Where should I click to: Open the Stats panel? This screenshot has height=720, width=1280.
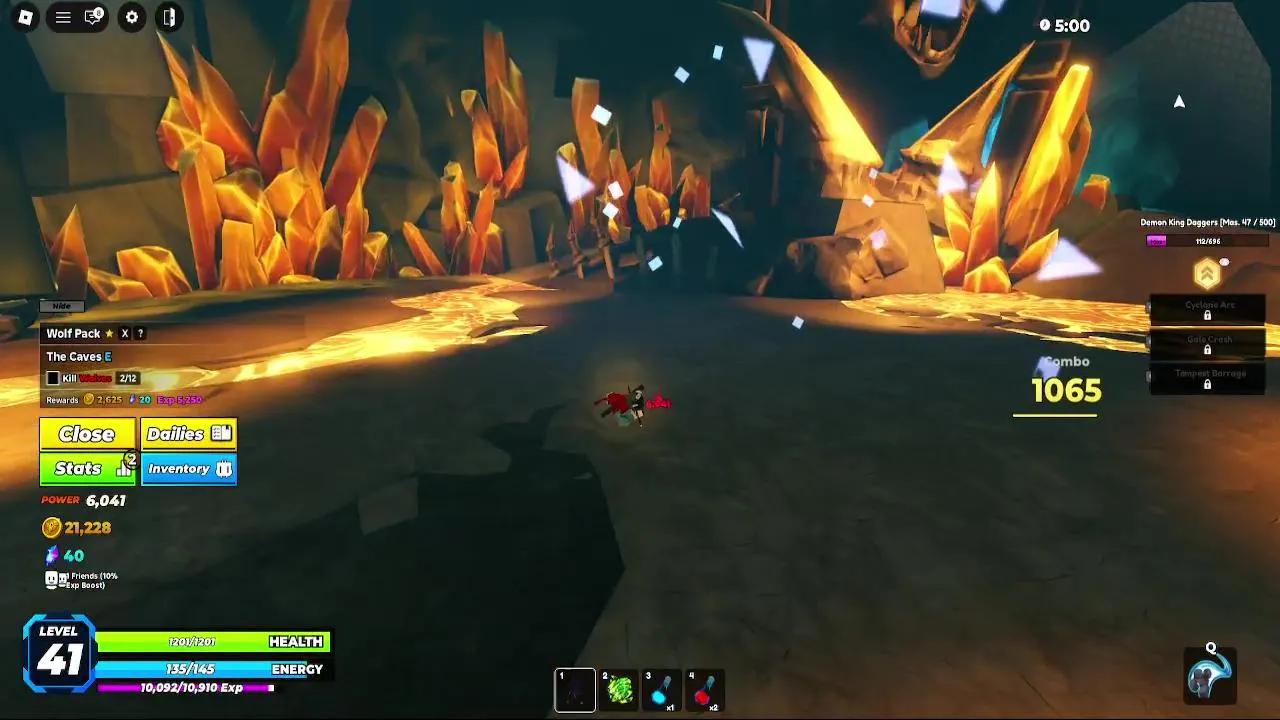pos(86,467)
